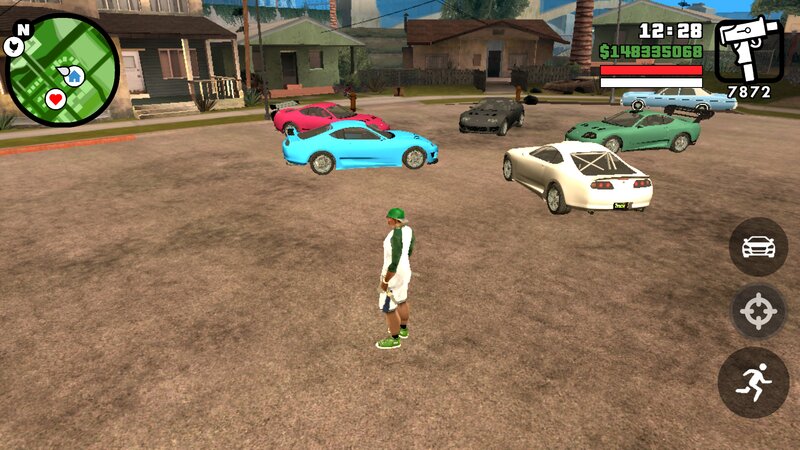This screenshot has height=450, width=800.
Task: Tap the car enter-vehicle button
Action: coord(758,246)
